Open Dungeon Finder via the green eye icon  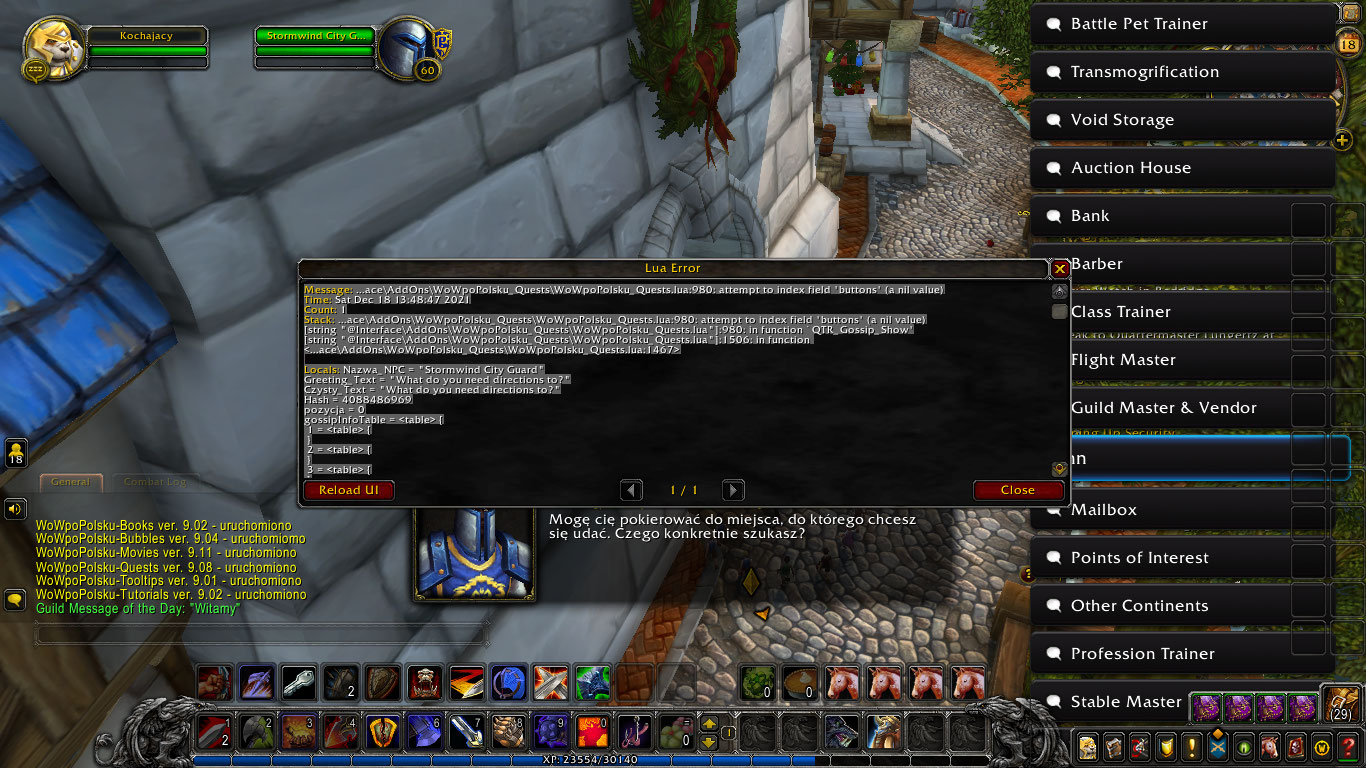1244,747
